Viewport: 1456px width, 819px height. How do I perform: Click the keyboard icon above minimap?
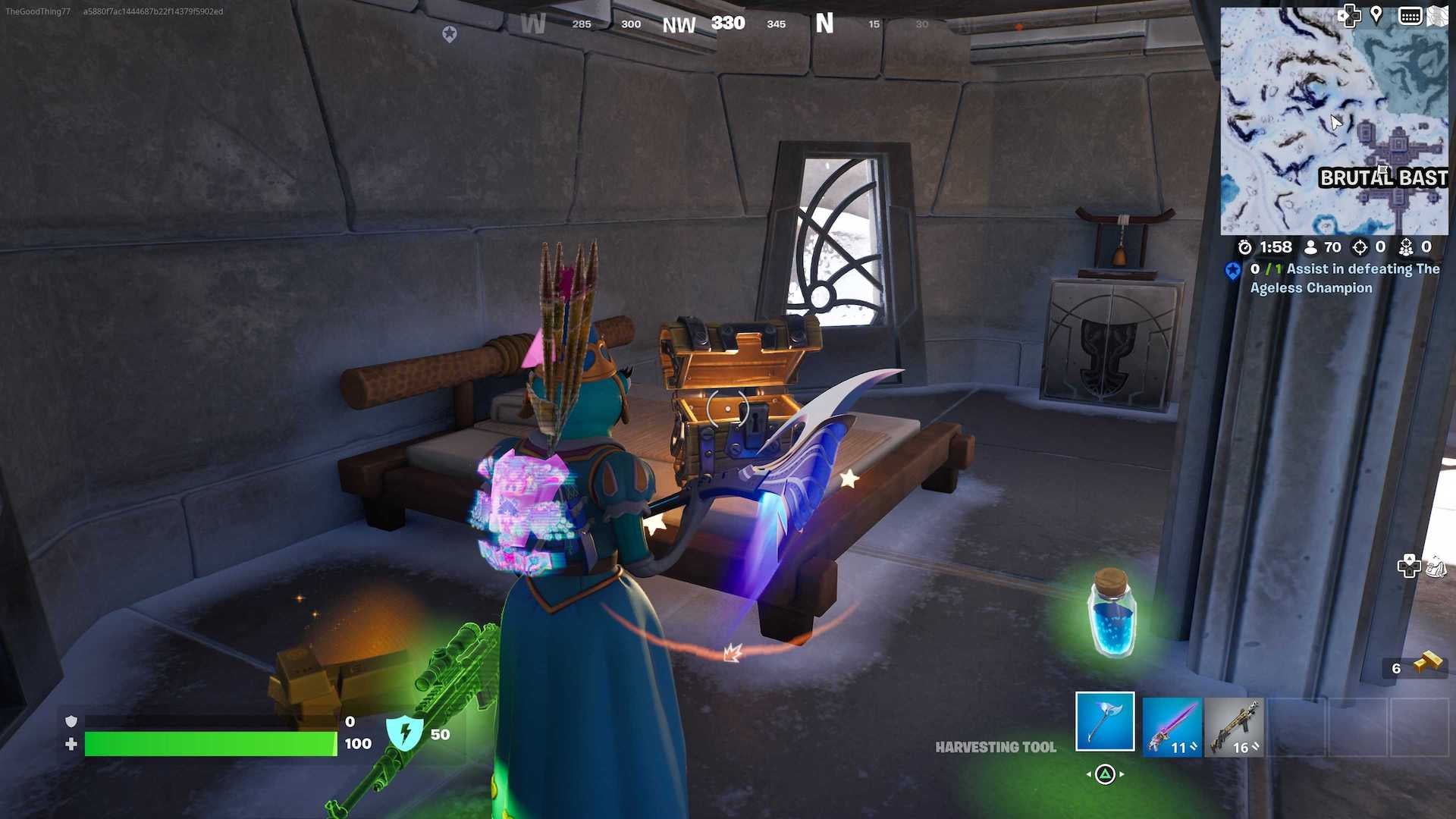(1409, 15)
